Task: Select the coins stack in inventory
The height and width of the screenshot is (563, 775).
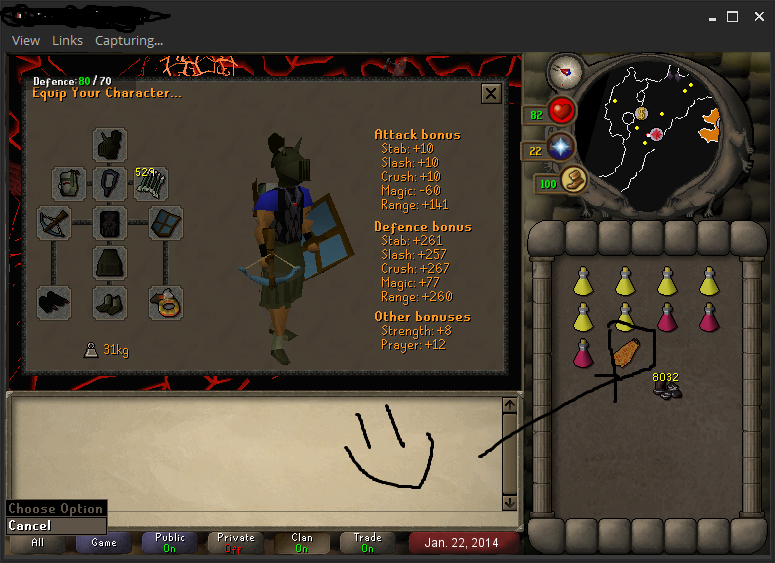Action: [x=666, y=388]
